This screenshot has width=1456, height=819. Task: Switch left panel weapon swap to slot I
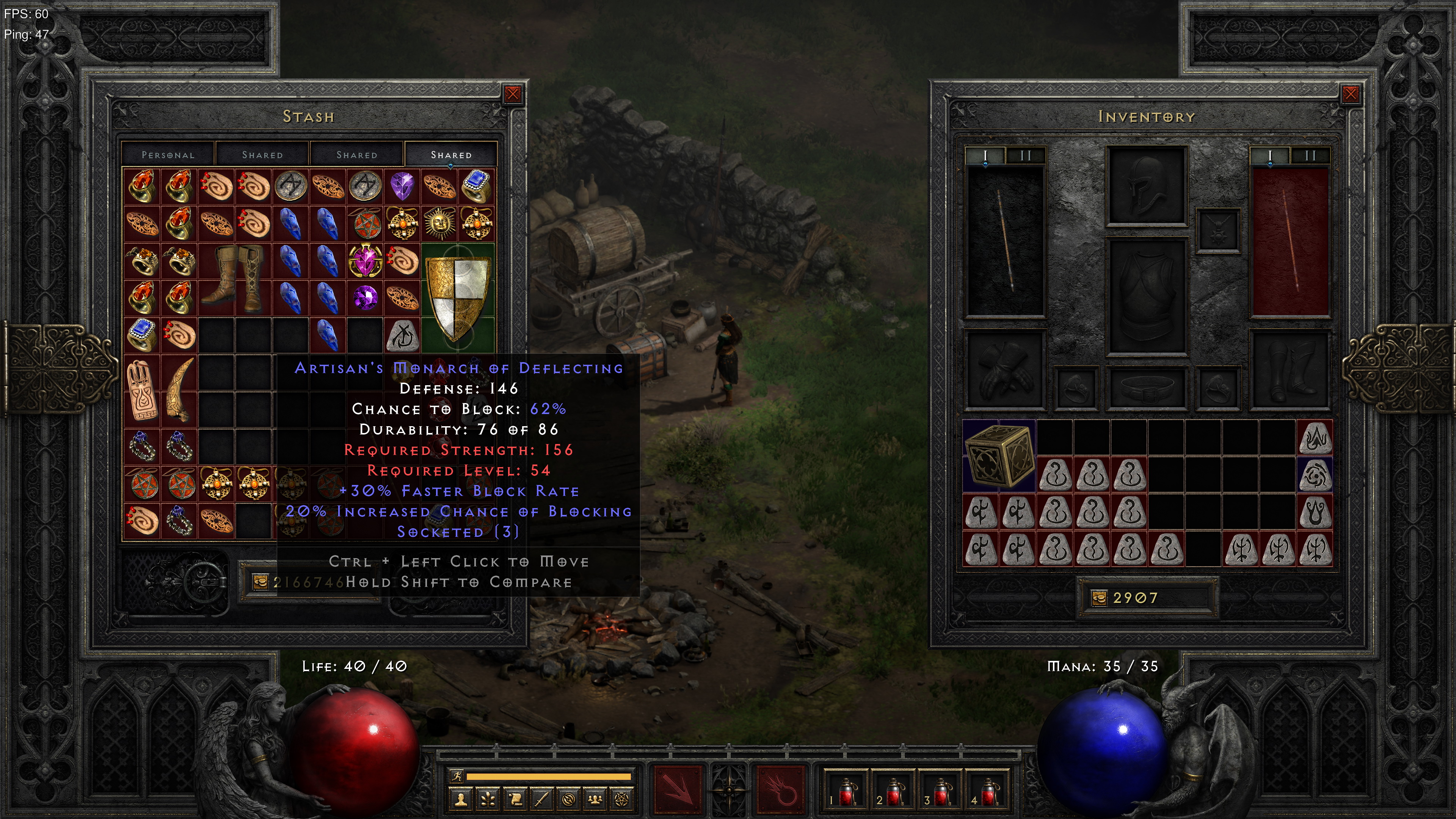(986, 156)
